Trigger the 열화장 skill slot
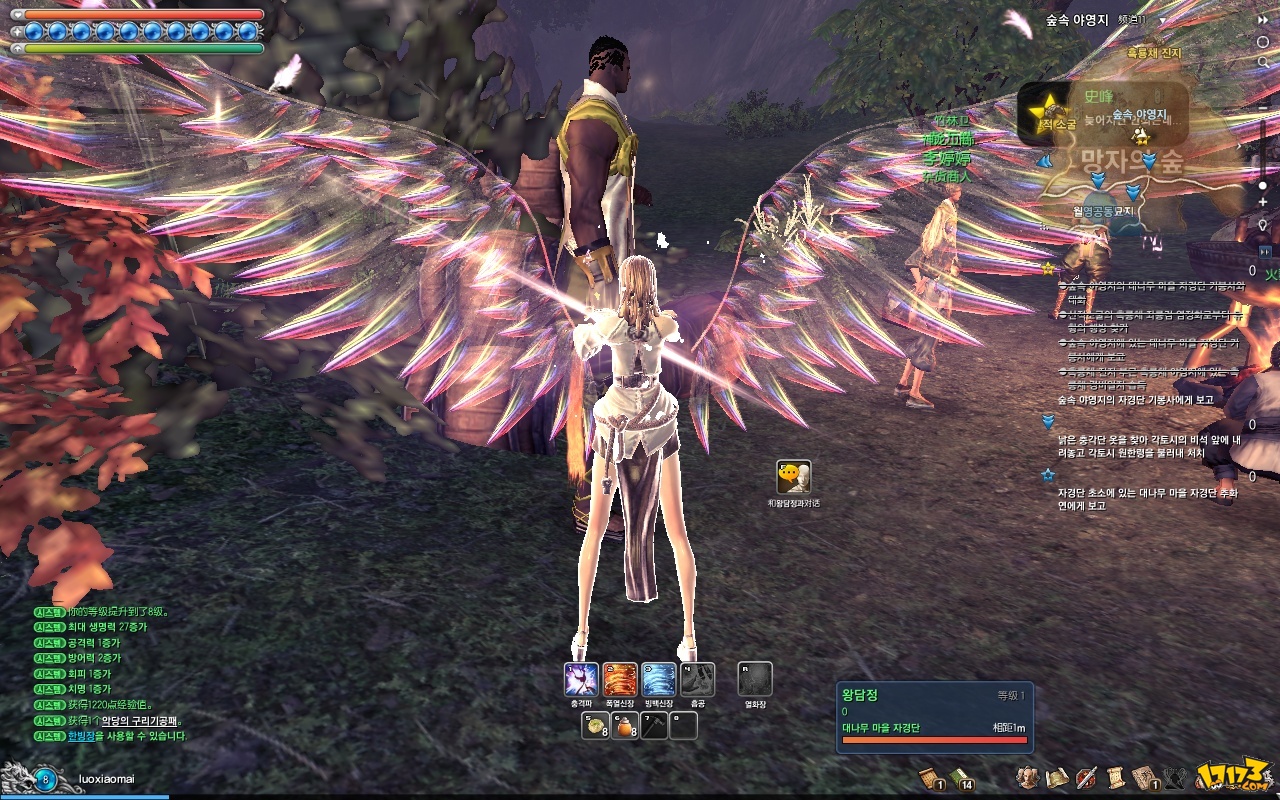Viewport: 1280px width, 800px height. coord(755,680)
